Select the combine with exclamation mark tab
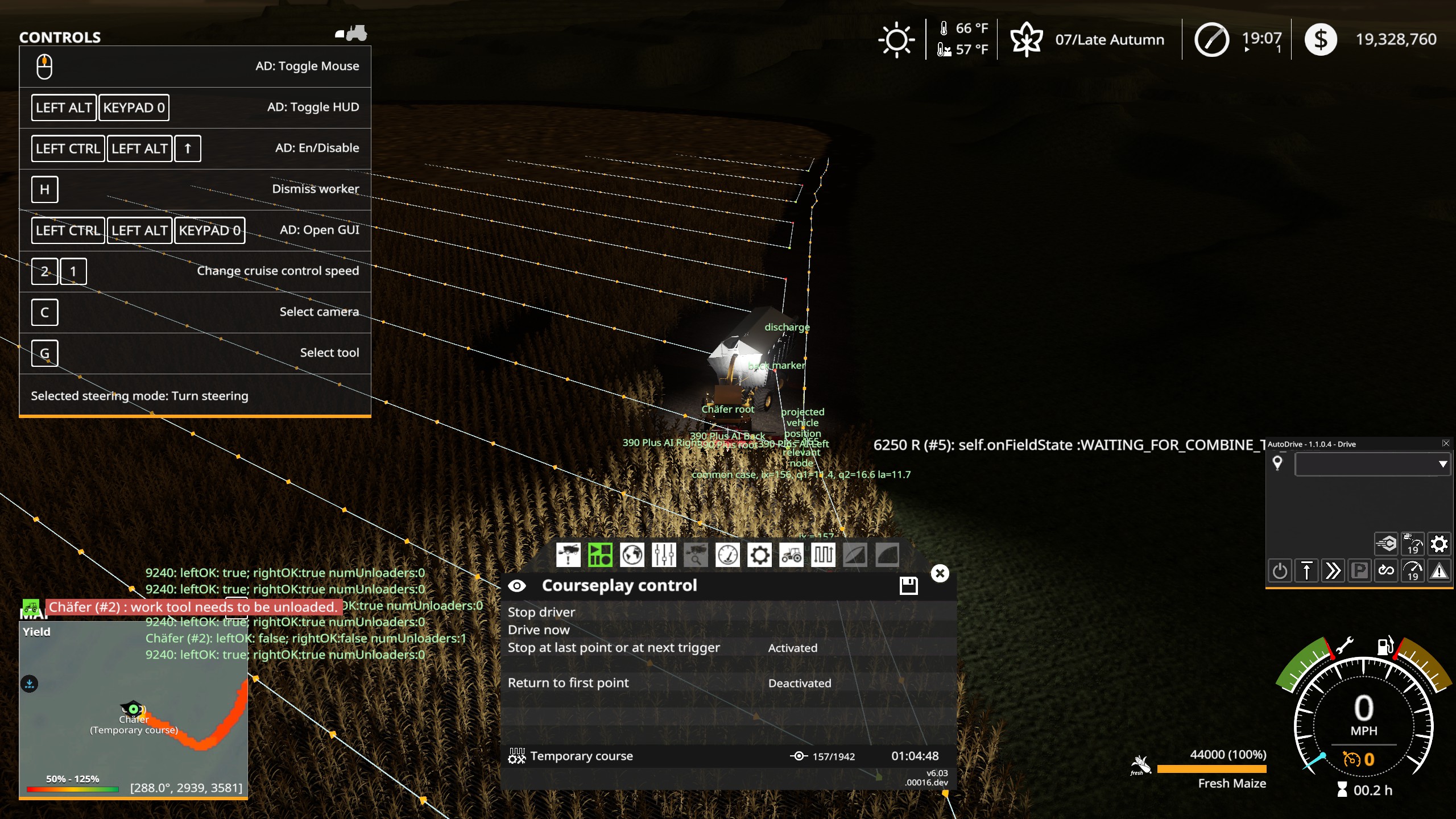 [x=568, y=555]
